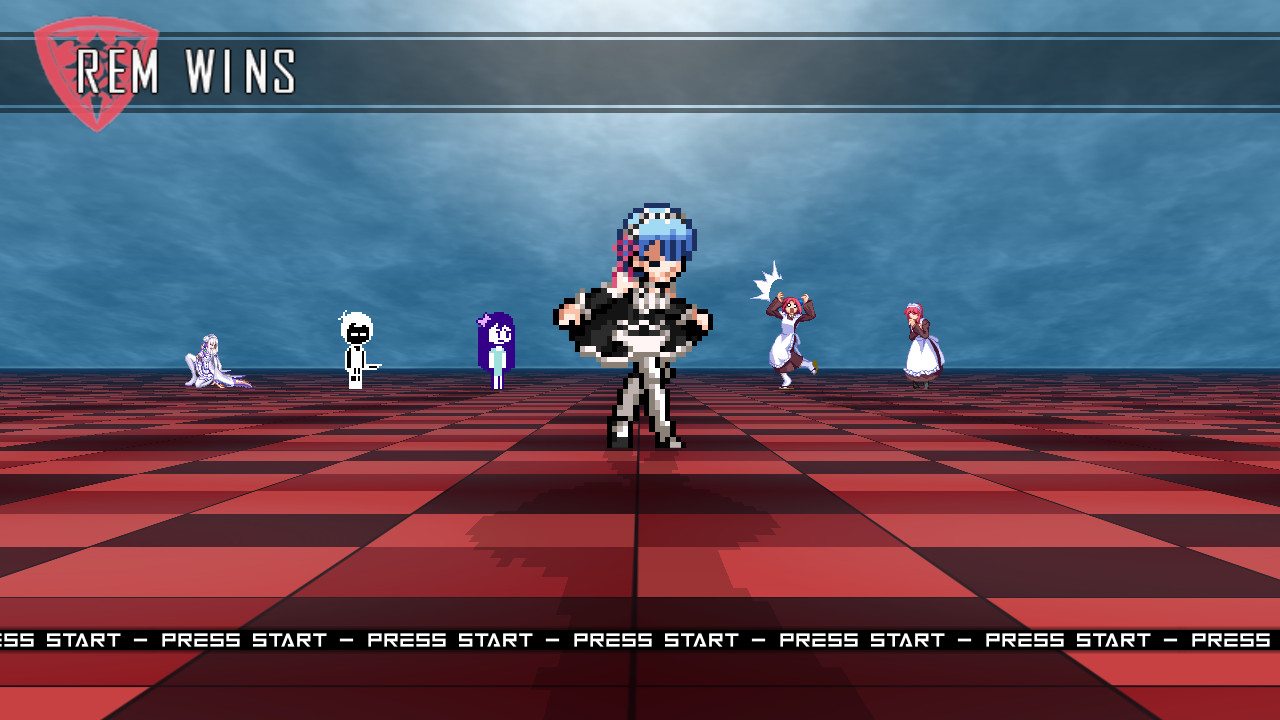Click the rightmost PRESS START text
Viewport: 1280px width, 720px height.
coord(1230,640)
